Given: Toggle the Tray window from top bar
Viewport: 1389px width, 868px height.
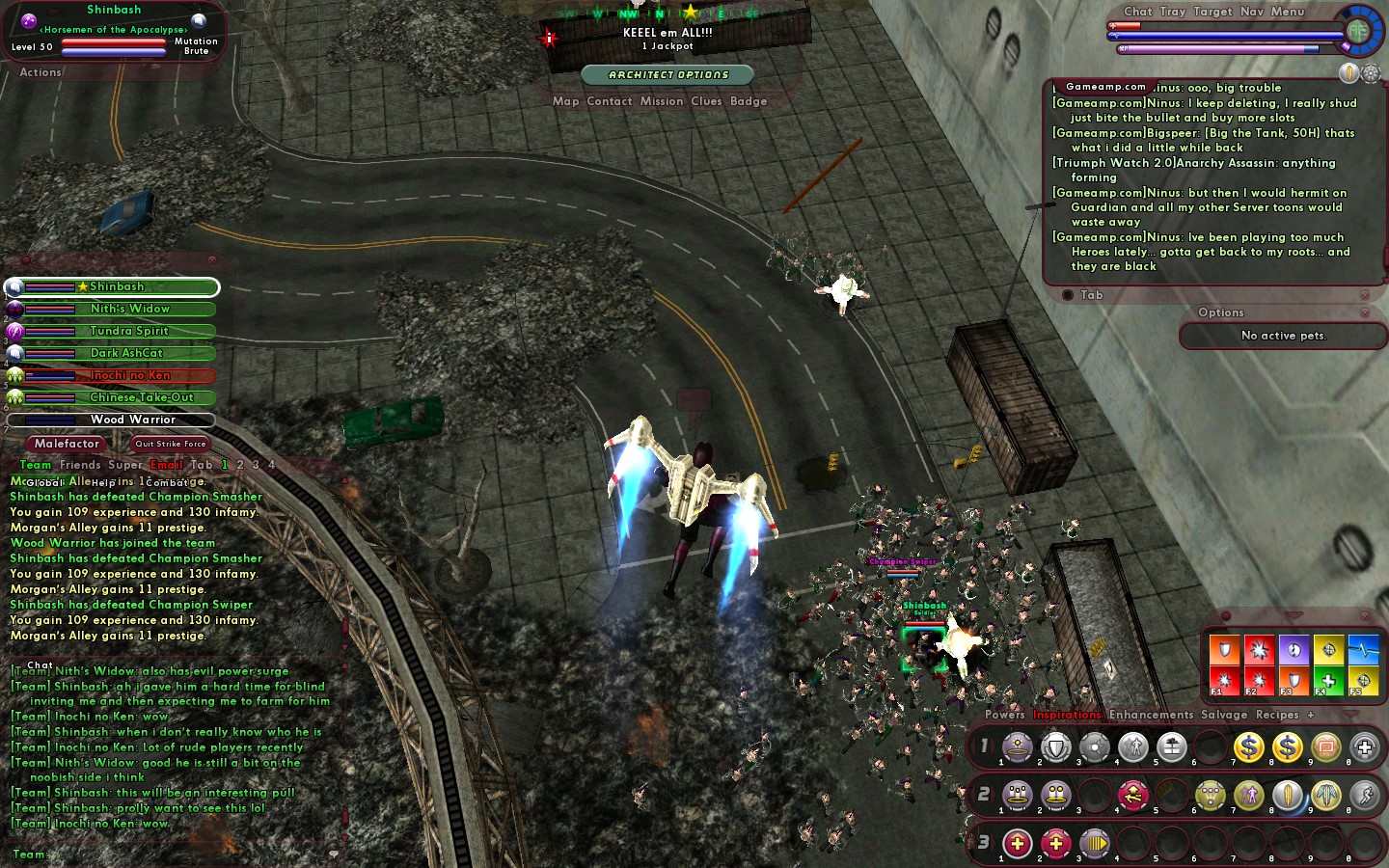Looking at the screenshot, I should coord(1172,12).
